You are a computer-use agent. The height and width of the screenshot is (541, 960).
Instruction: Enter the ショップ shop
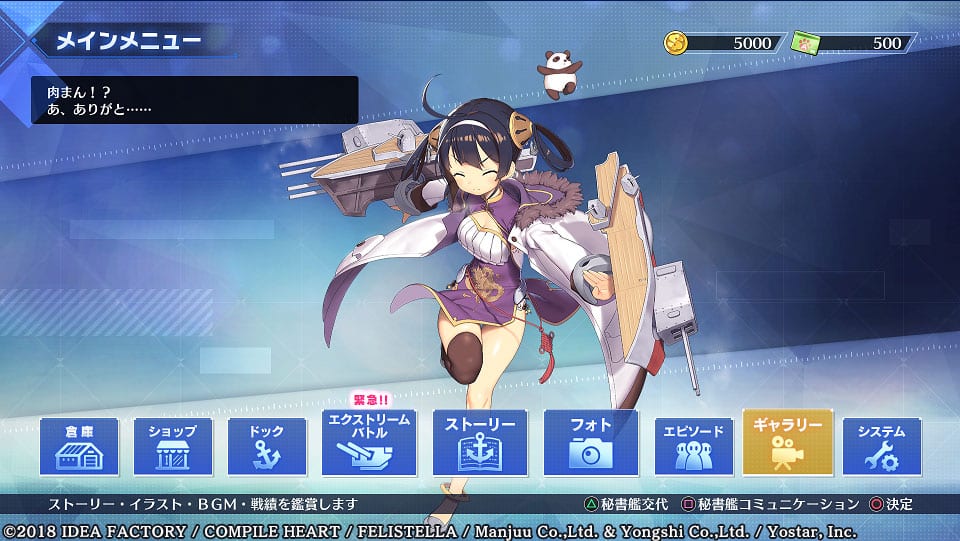pos(173,447)
